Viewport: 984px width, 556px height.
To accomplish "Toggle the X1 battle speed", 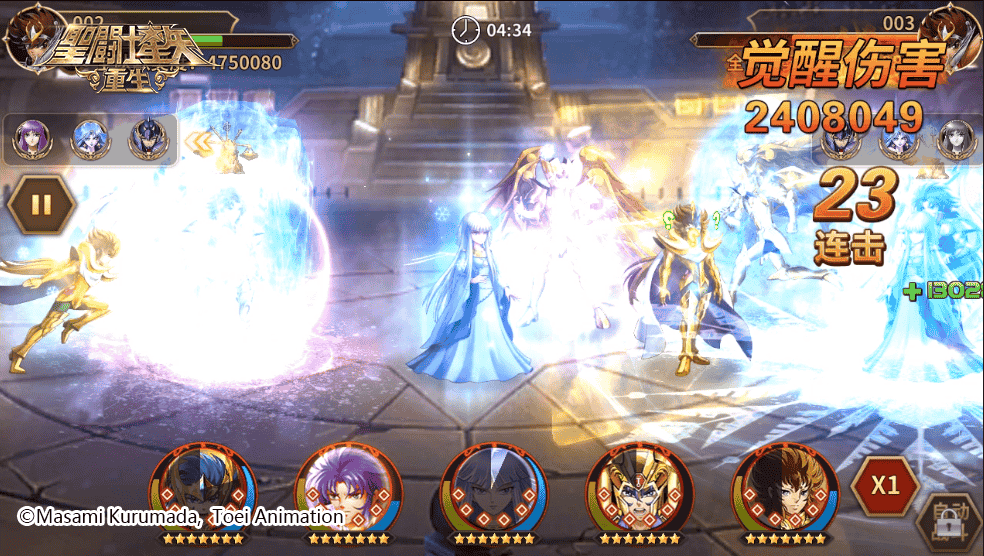I will point(885,486).
